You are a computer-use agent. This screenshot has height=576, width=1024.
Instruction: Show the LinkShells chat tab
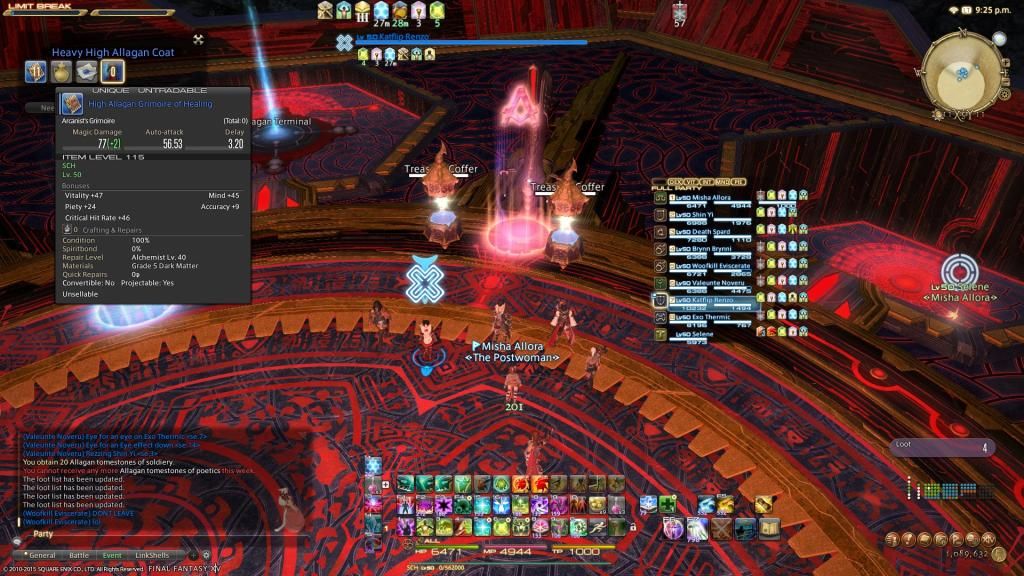pos(152,555)
